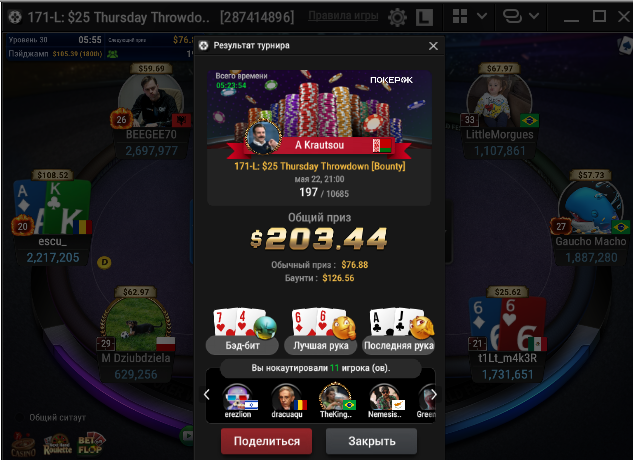Open the Правила игры rules link

click(343, 16)
